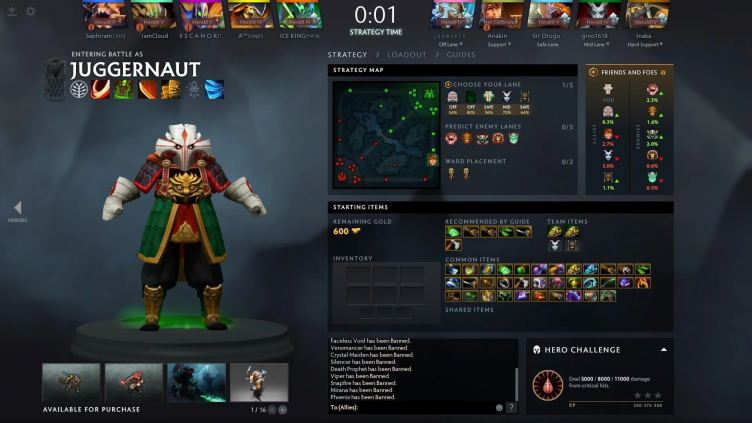The height and width of the screenshot is (423, 752).
Task: Go to next purchasable cosmetic page
Action: click(x=282, y=410)
